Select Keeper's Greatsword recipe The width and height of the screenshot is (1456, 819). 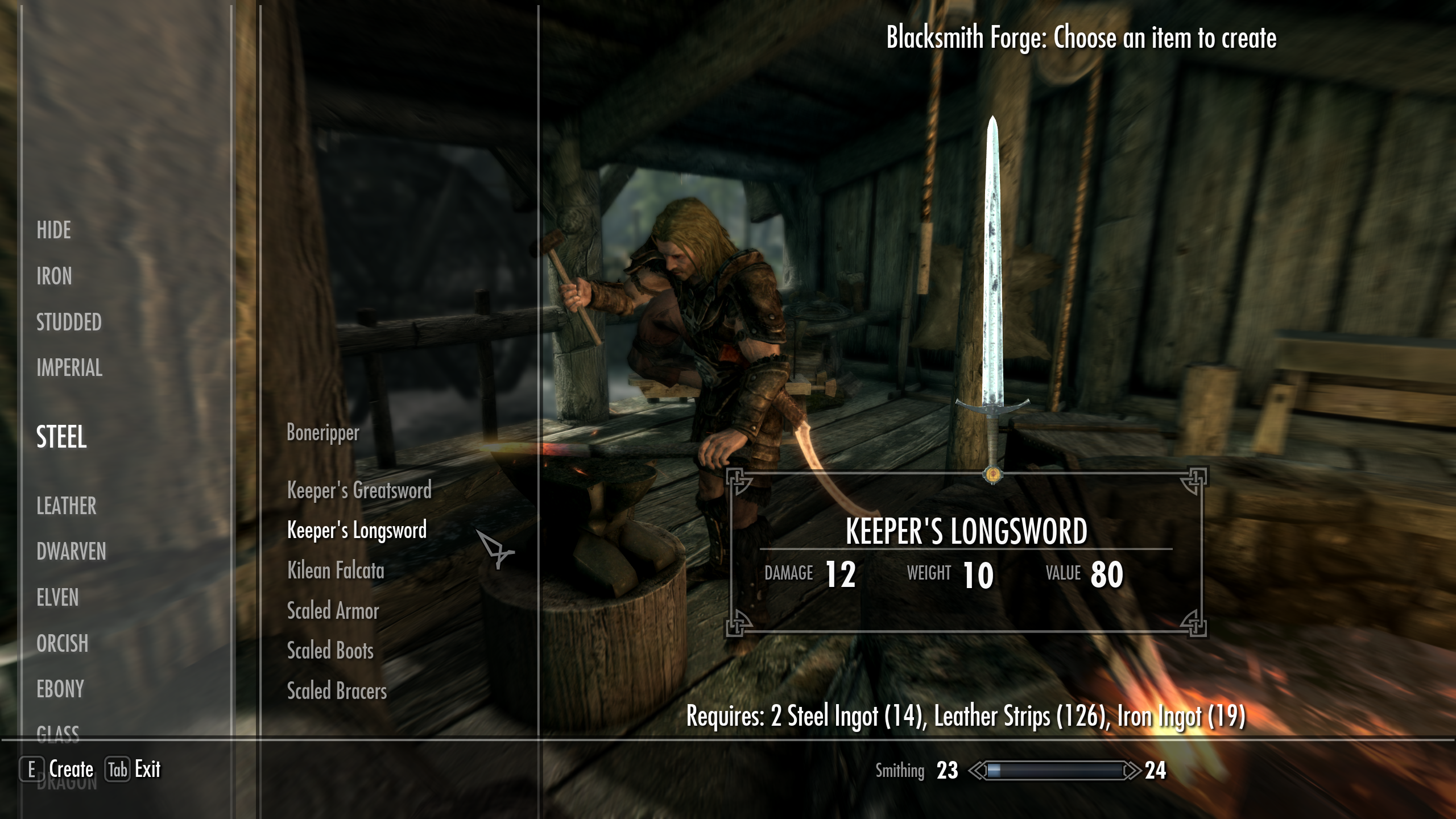coord(359,490)
